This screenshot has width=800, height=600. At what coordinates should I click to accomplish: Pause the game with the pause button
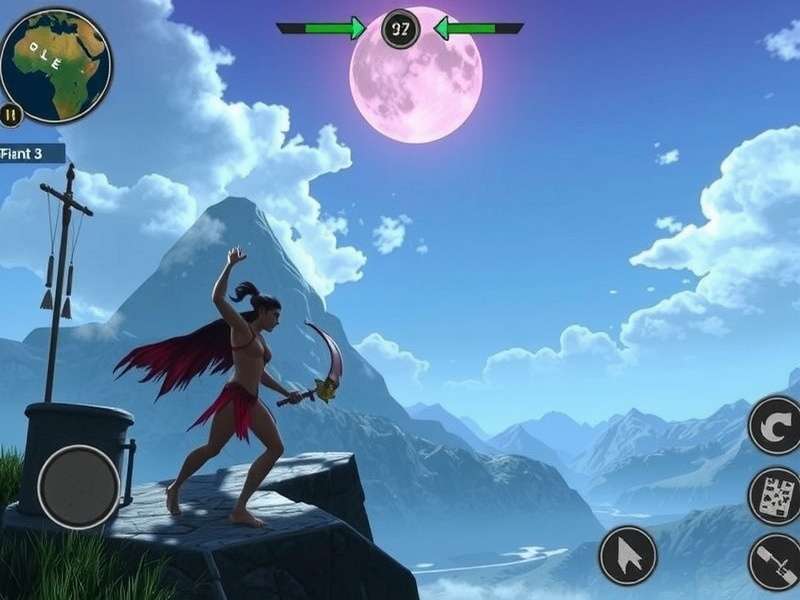click(12, 115)
